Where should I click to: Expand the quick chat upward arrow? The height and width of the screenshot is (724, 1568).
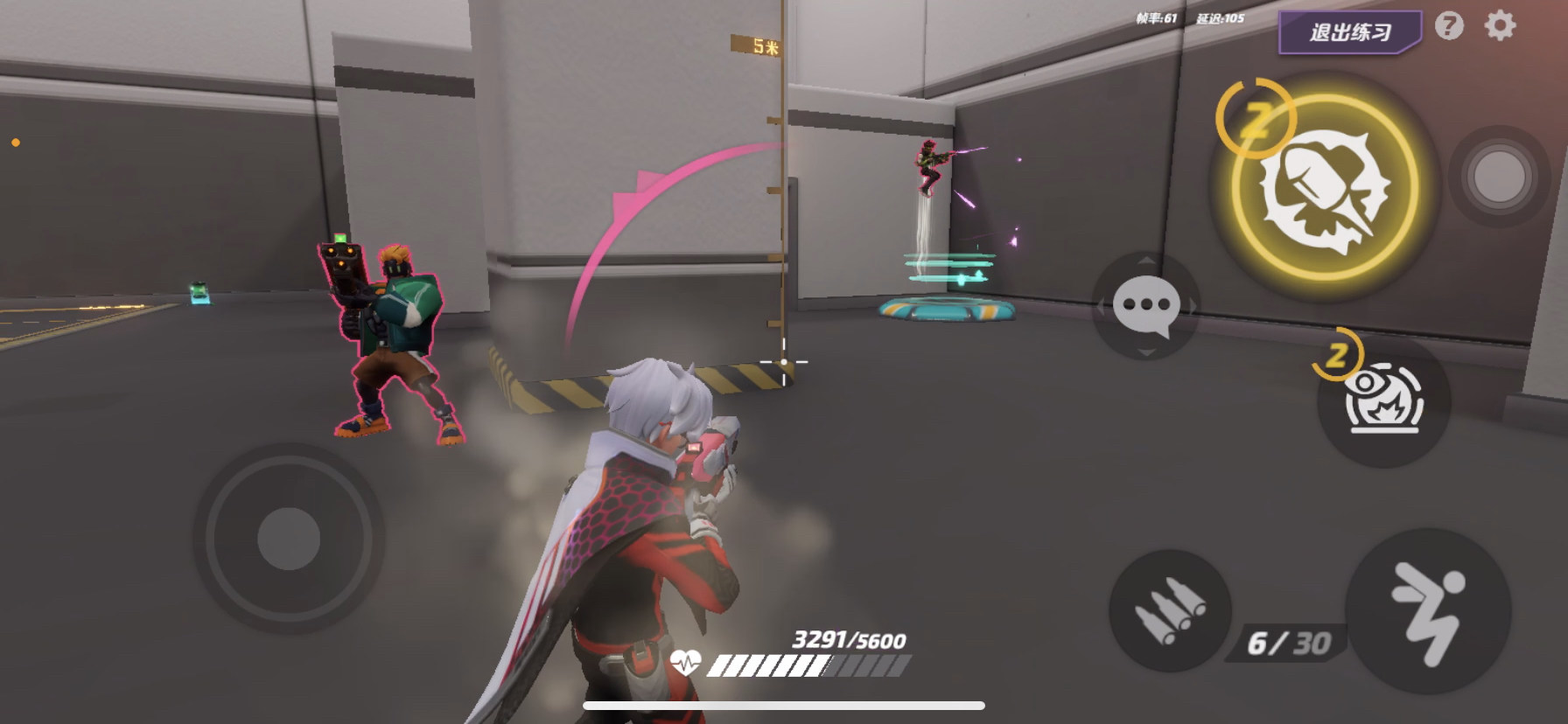click(1144, 261)
